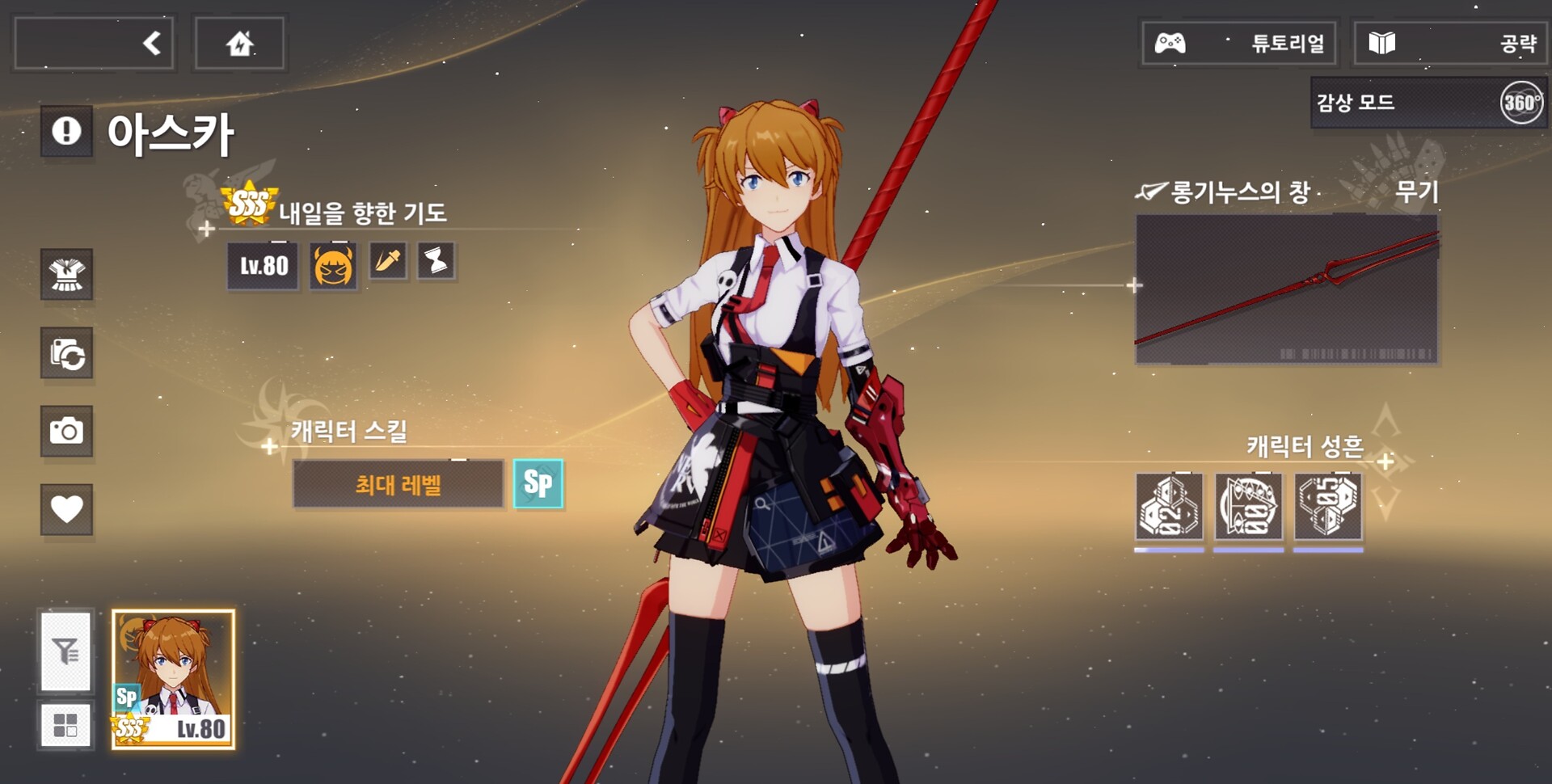Open the 튜토리얼 tutorial button

coord(1238,43)
